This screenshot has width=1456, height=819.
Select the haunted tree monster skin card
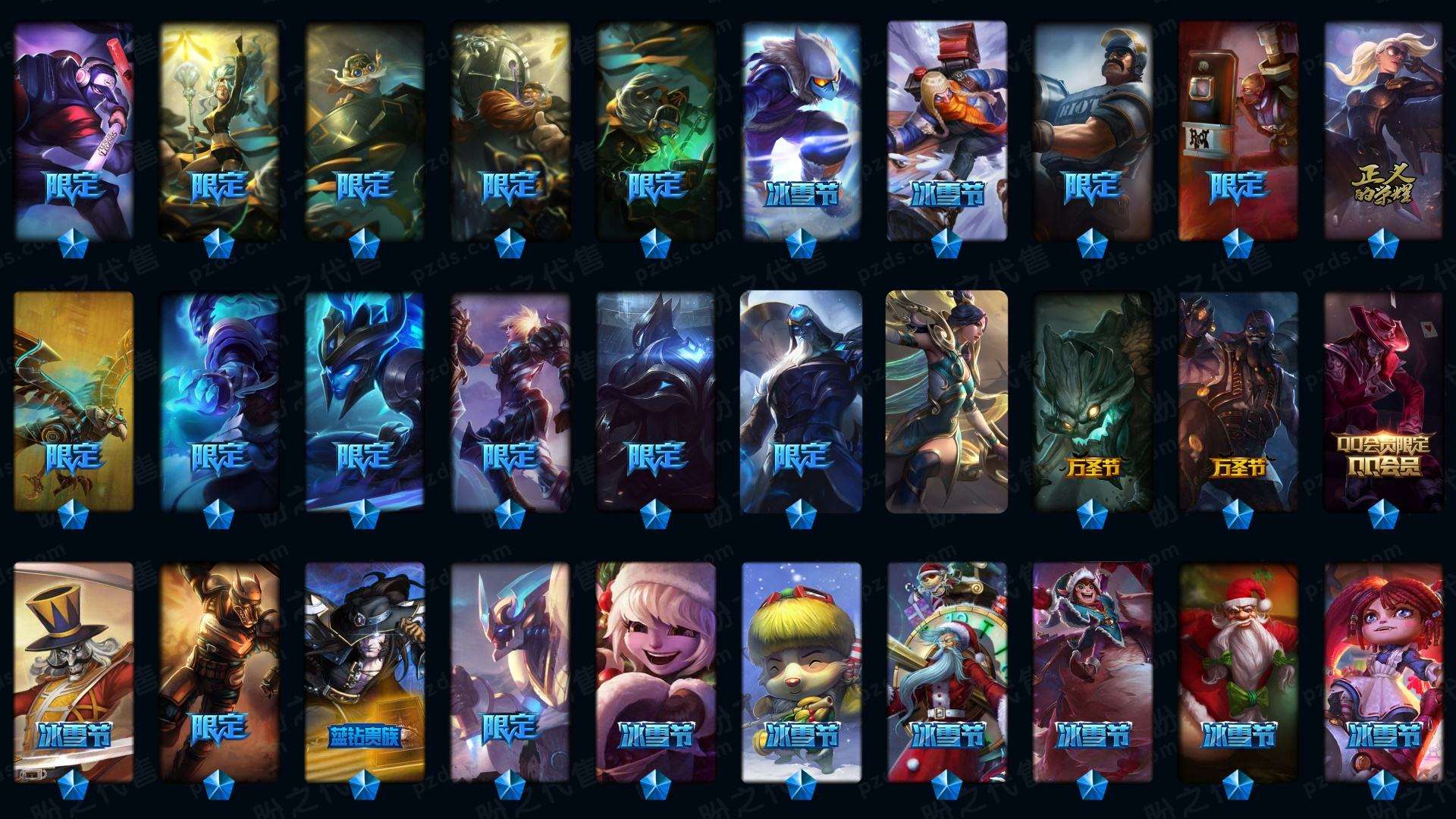[1093, 400]
